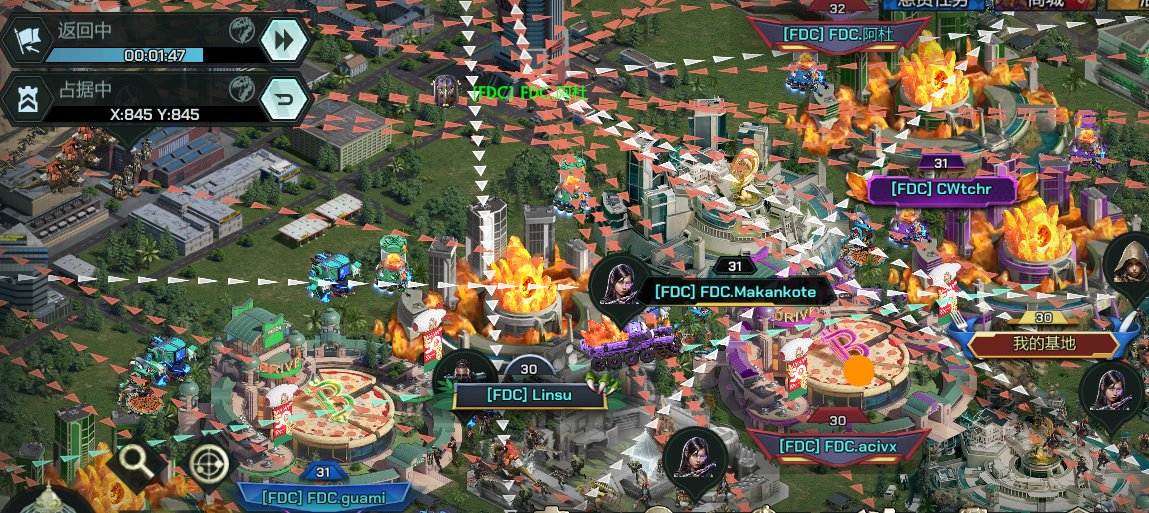Select the 我的基地 my base label
The image size is (1149, 513).
1043,344
